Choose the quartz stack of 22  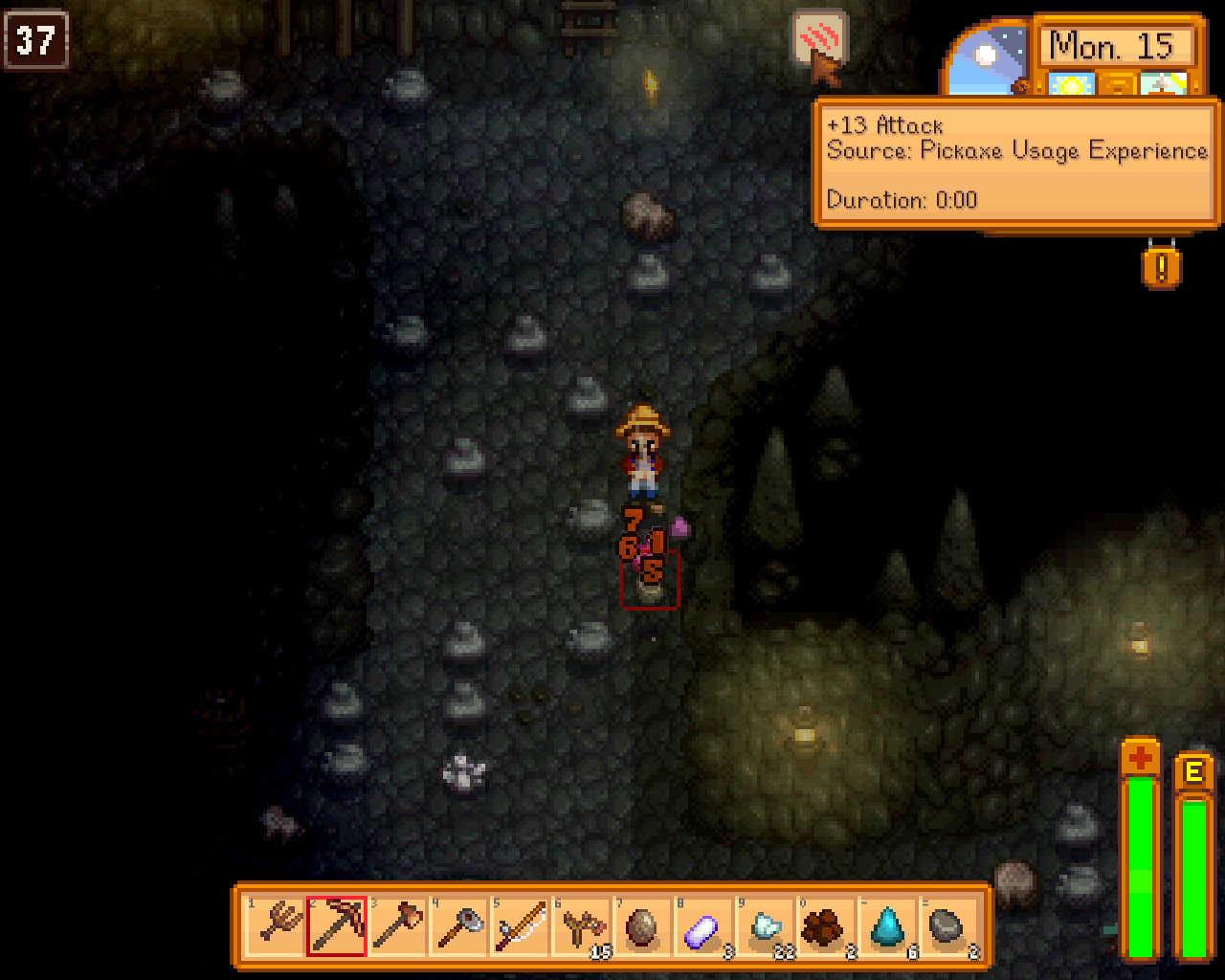tap(766, 926)
